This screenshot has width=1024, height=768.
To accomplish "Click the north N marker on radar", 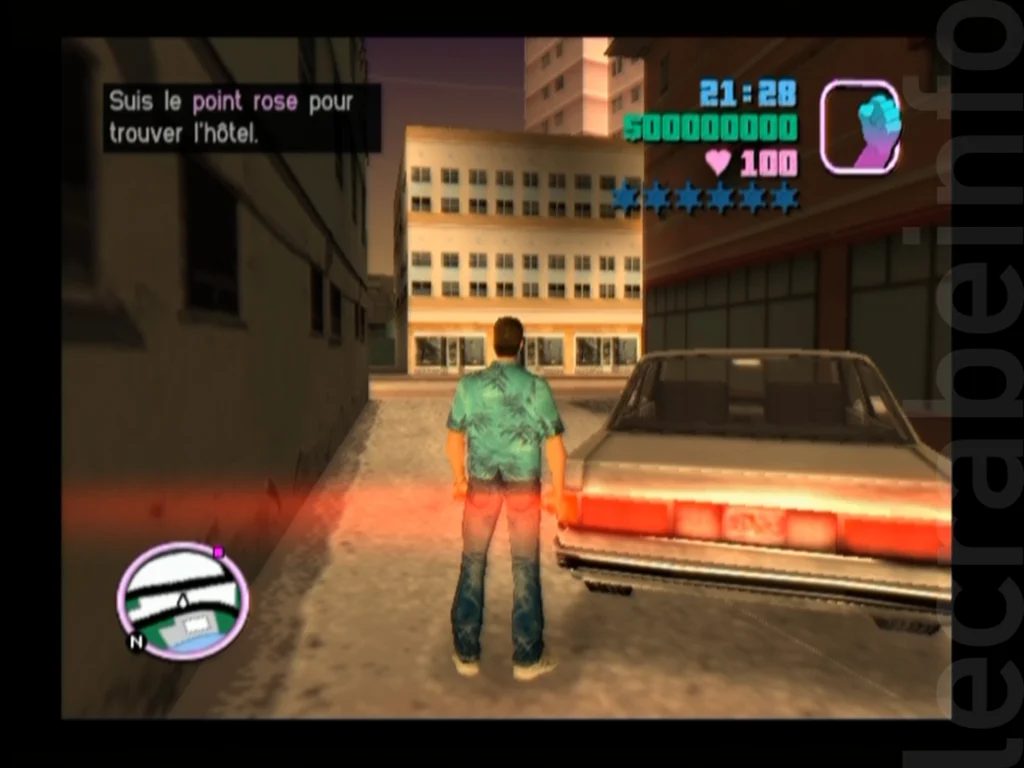I will (x=136, y=643).
